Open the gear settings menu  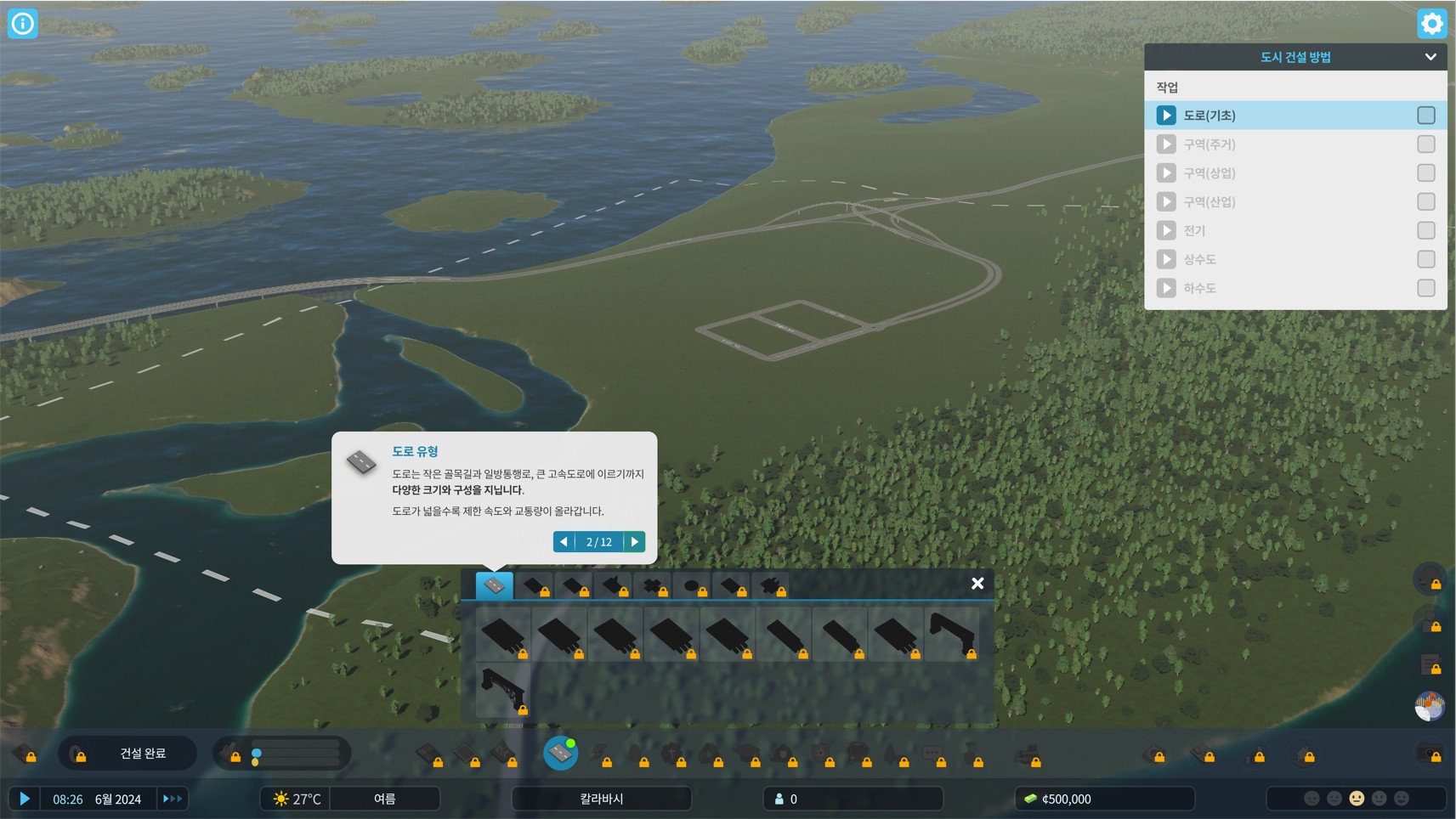[x=1431, y=23]
